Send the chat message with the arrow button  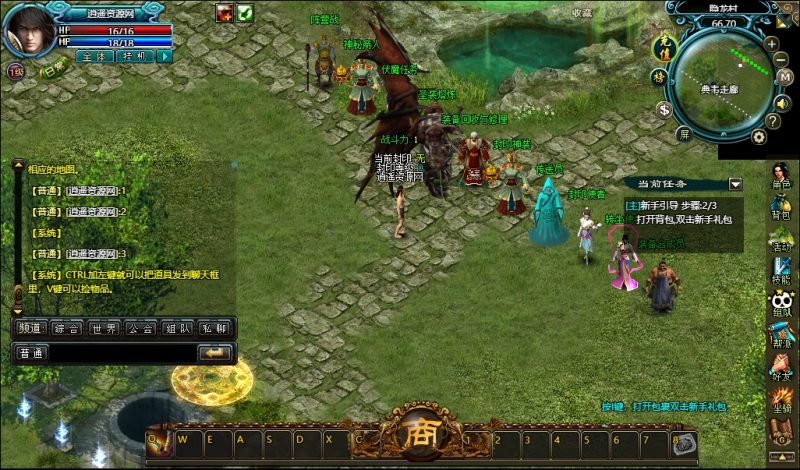(x=214, y=353)
